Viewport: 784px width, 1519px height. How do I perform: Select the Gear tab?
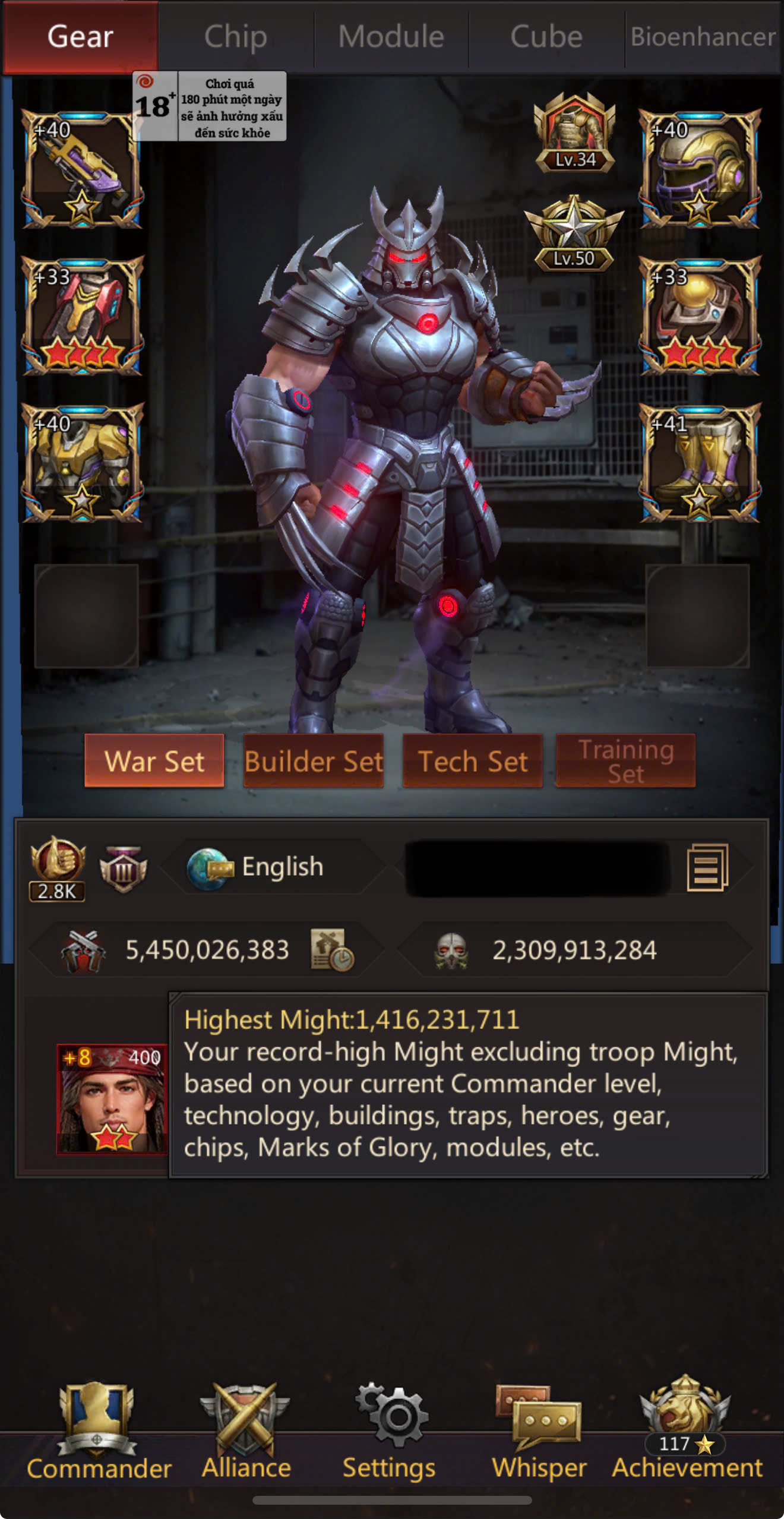[80, 37]
